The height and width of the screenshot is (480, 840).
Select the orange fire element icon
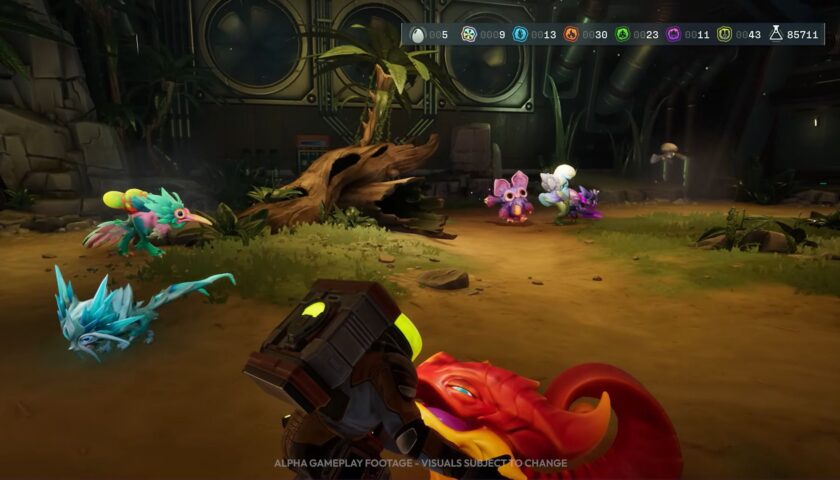point(571,34)
